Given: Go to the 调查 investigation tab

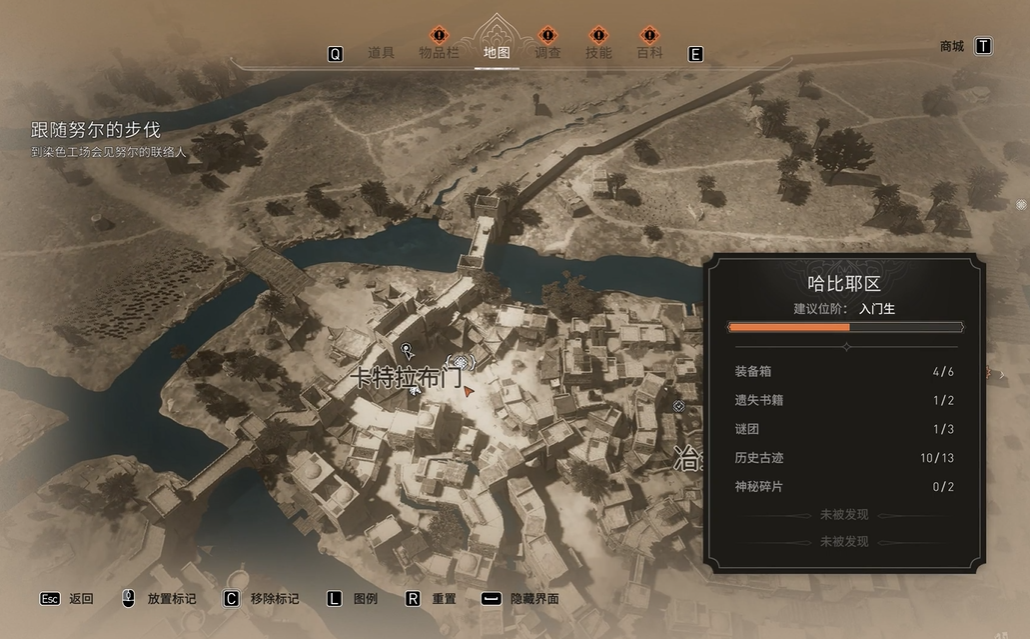Looking at the screenshot, I should (x=547, y=53).
